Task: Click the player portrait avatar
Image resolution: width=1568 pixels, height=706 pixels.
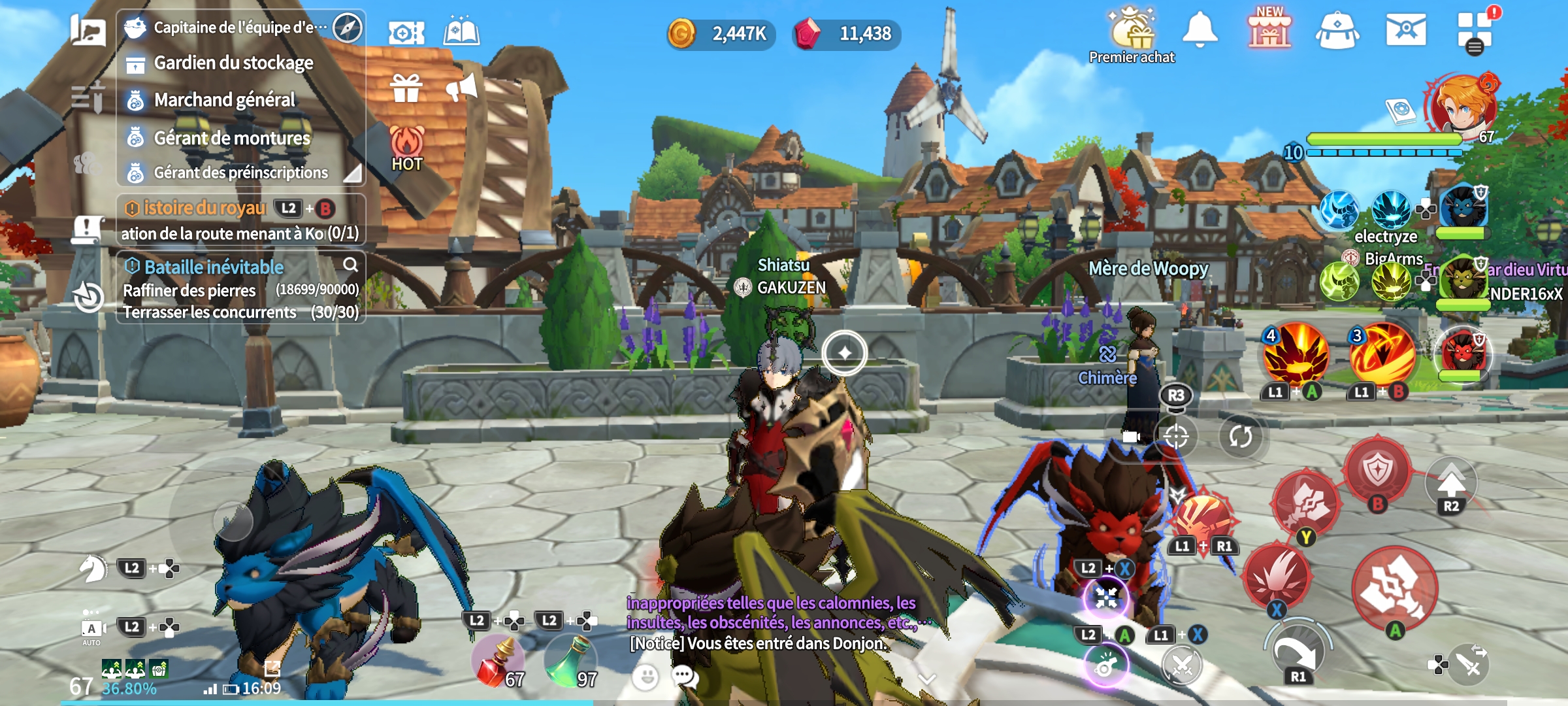Action: (1463, 105)
